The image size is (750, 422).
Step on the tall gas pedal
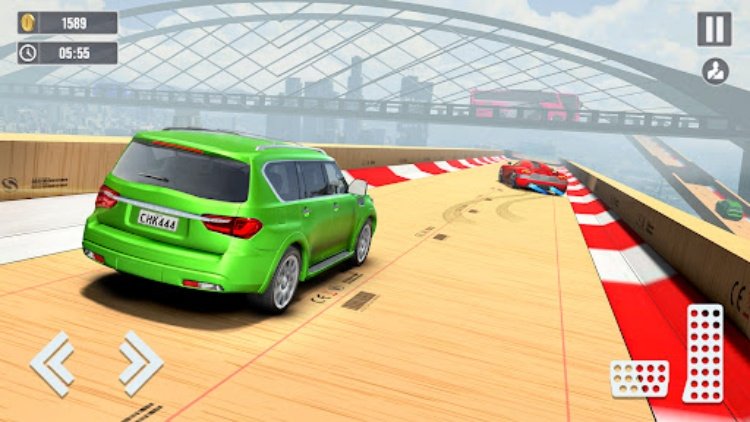[x=703, y=353]
